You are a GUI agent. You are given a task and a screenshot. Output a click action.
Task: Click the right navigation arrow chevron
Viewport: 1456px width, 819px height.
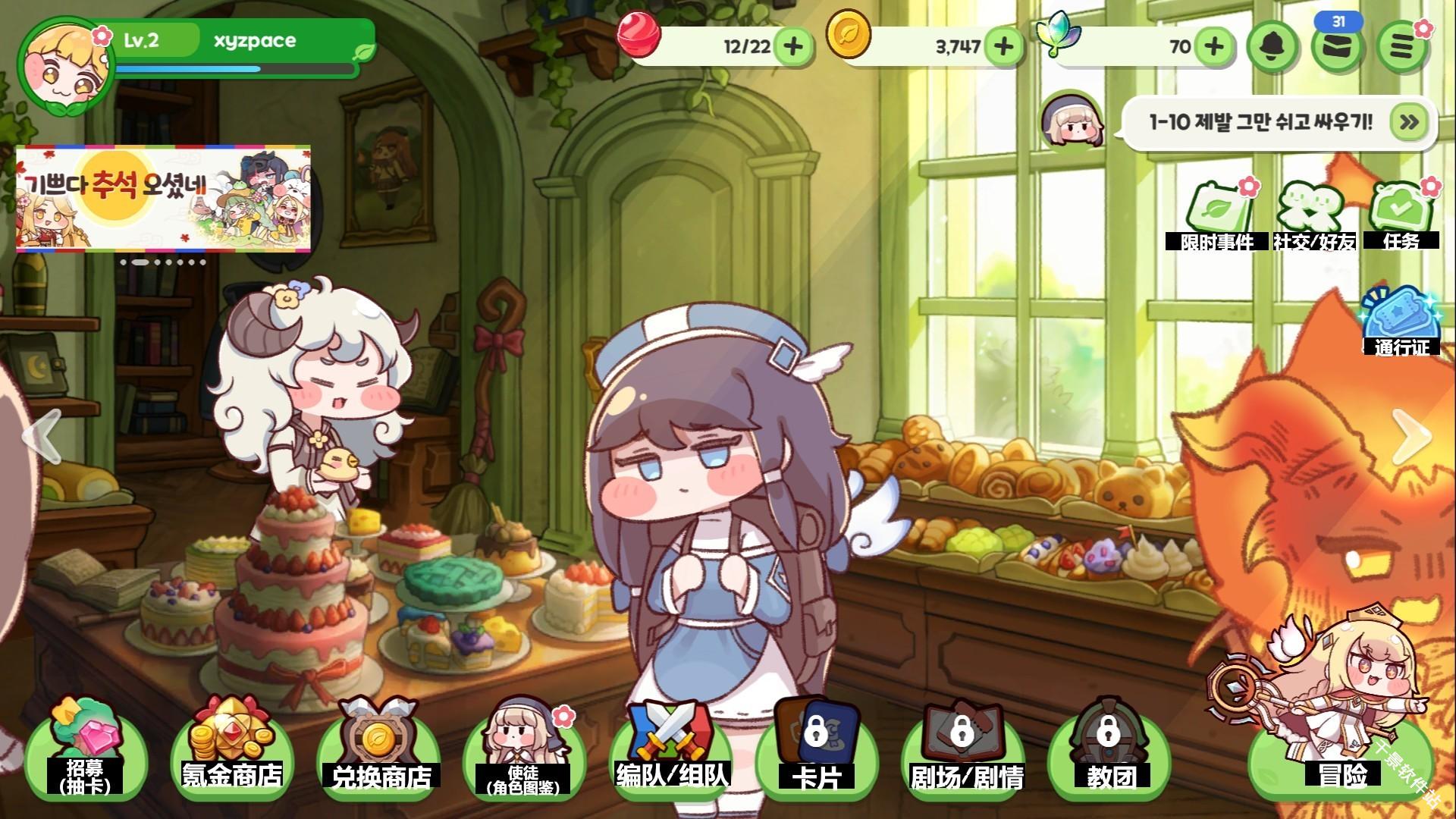point(1412,437)
